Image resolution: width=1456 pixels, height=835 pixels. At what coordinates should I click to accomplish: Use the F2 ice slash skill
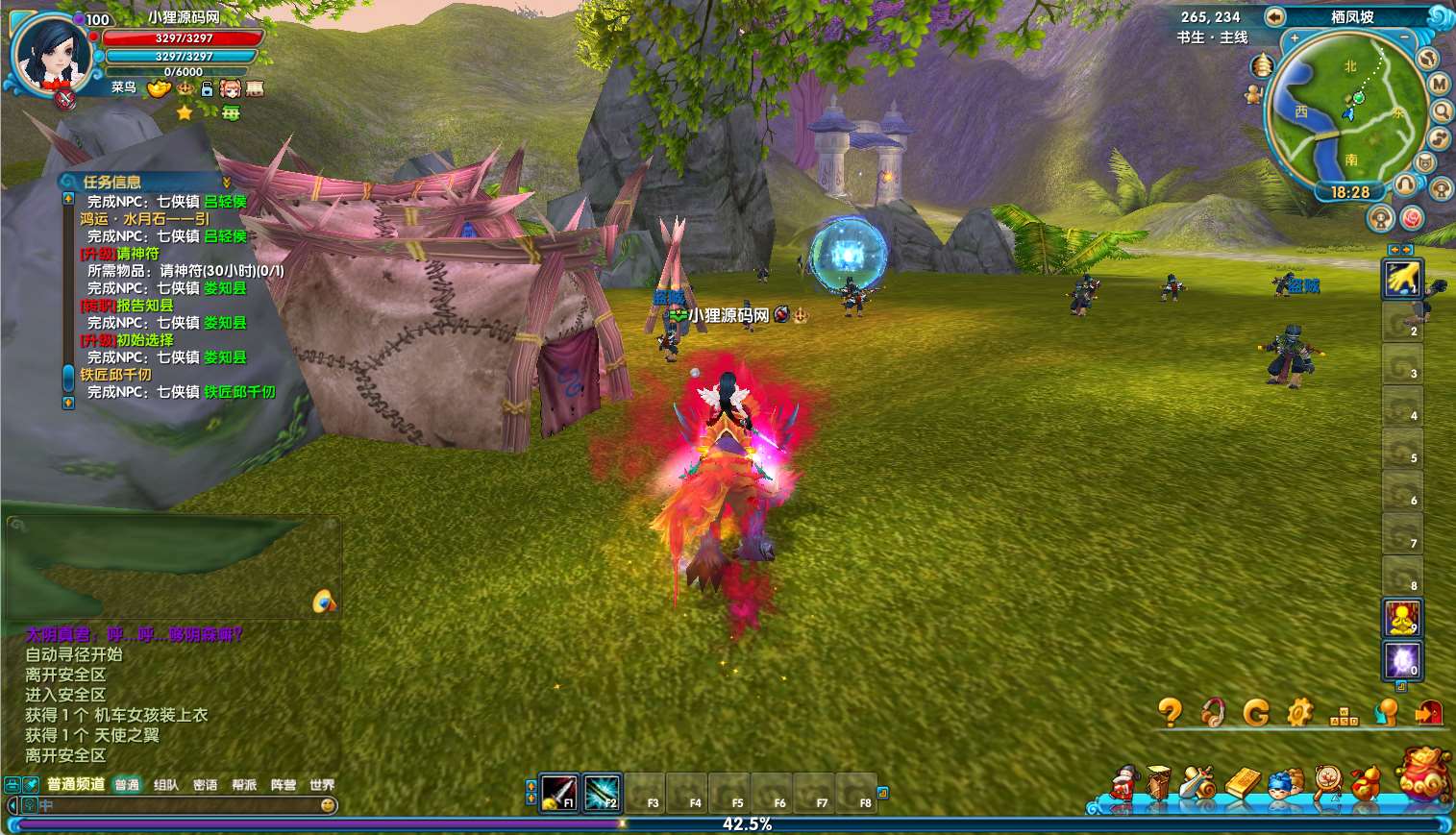[x=602, y=793]
